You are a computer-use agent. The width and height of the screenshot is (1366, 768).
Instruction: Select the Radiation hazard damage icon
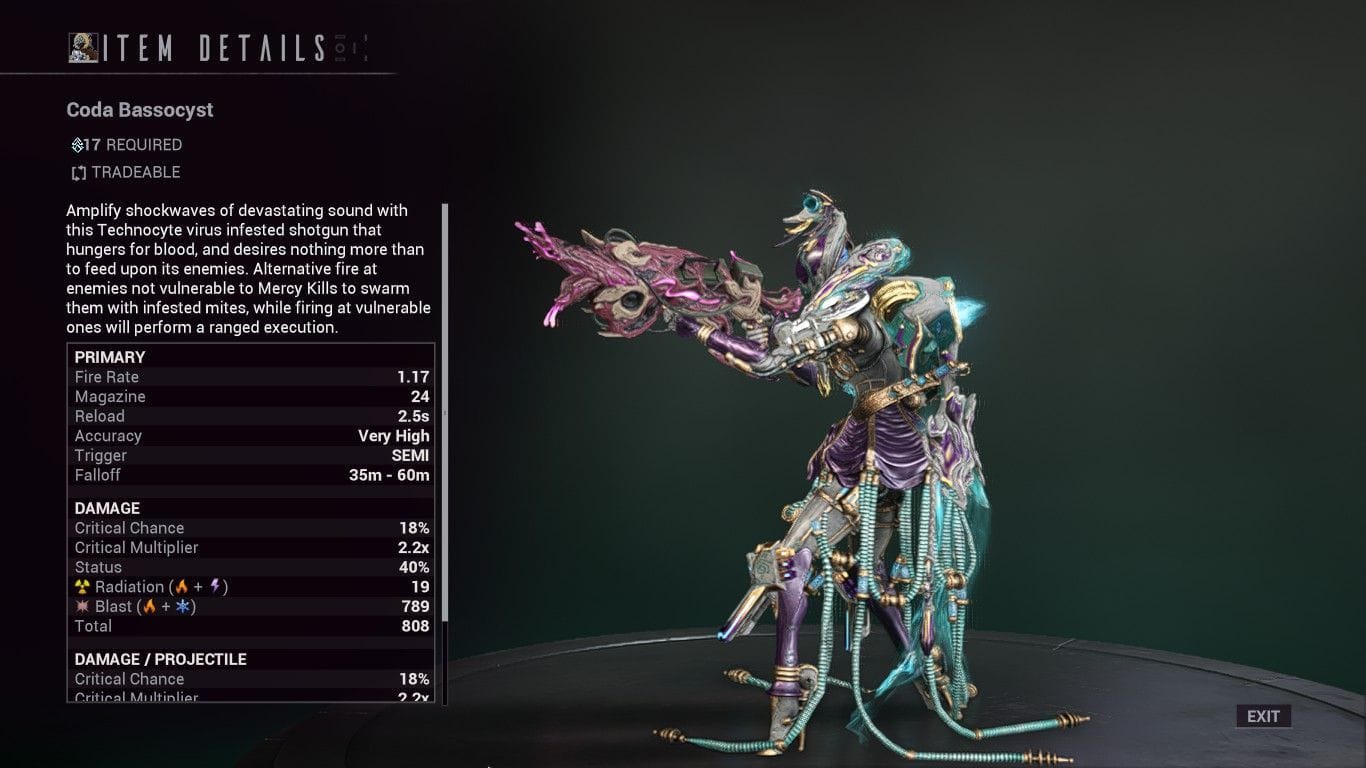coord(82,587)
